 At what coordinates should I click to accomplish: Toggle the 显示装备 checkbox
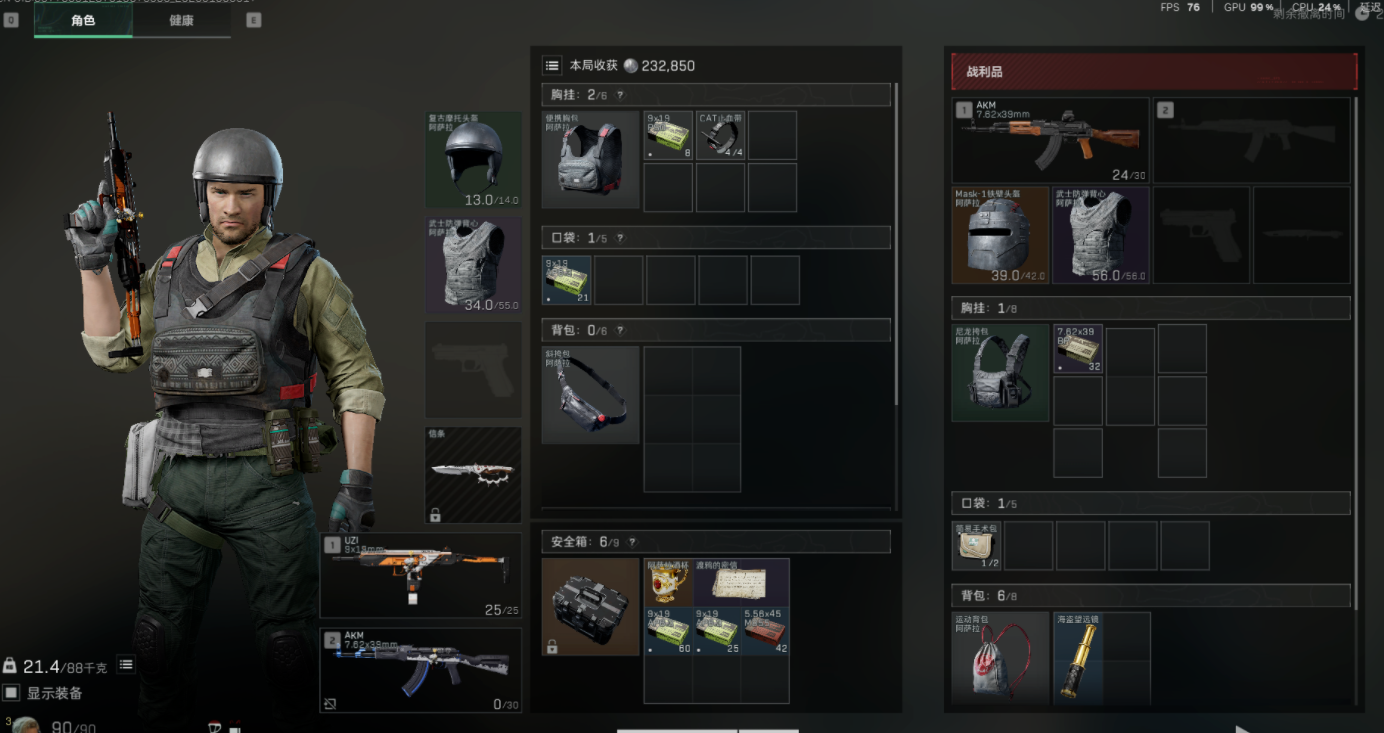pos(12,693)
